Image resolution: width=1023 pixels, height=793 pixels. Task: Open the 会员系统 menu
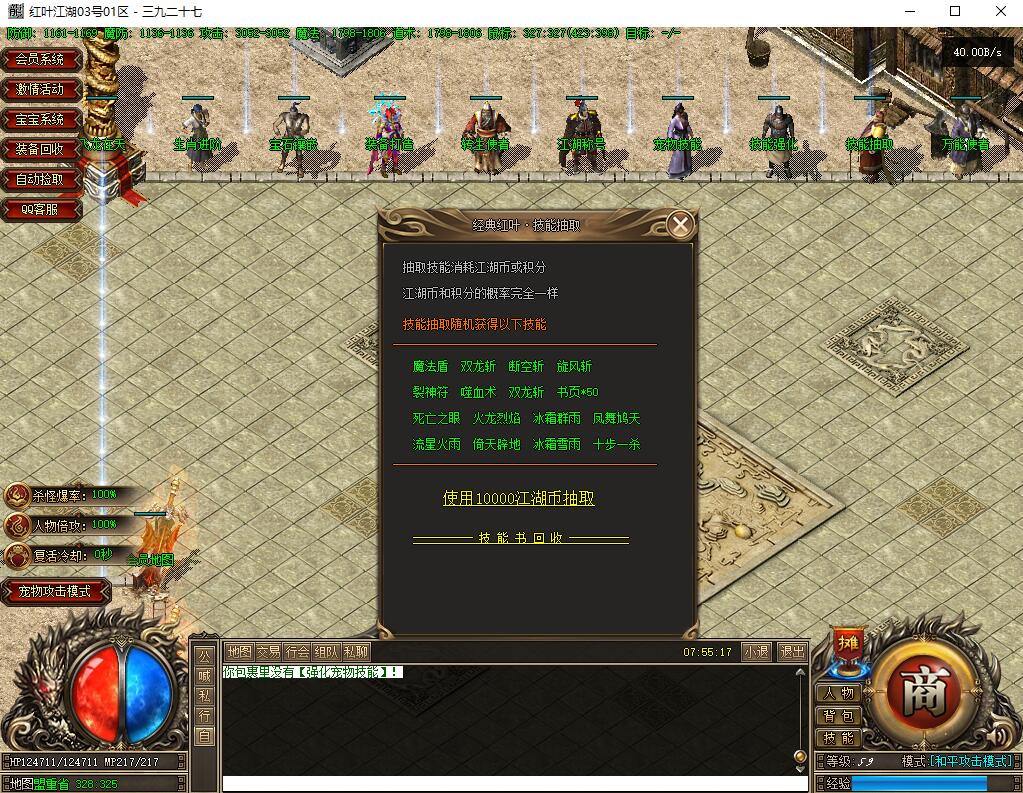[40, 59]
